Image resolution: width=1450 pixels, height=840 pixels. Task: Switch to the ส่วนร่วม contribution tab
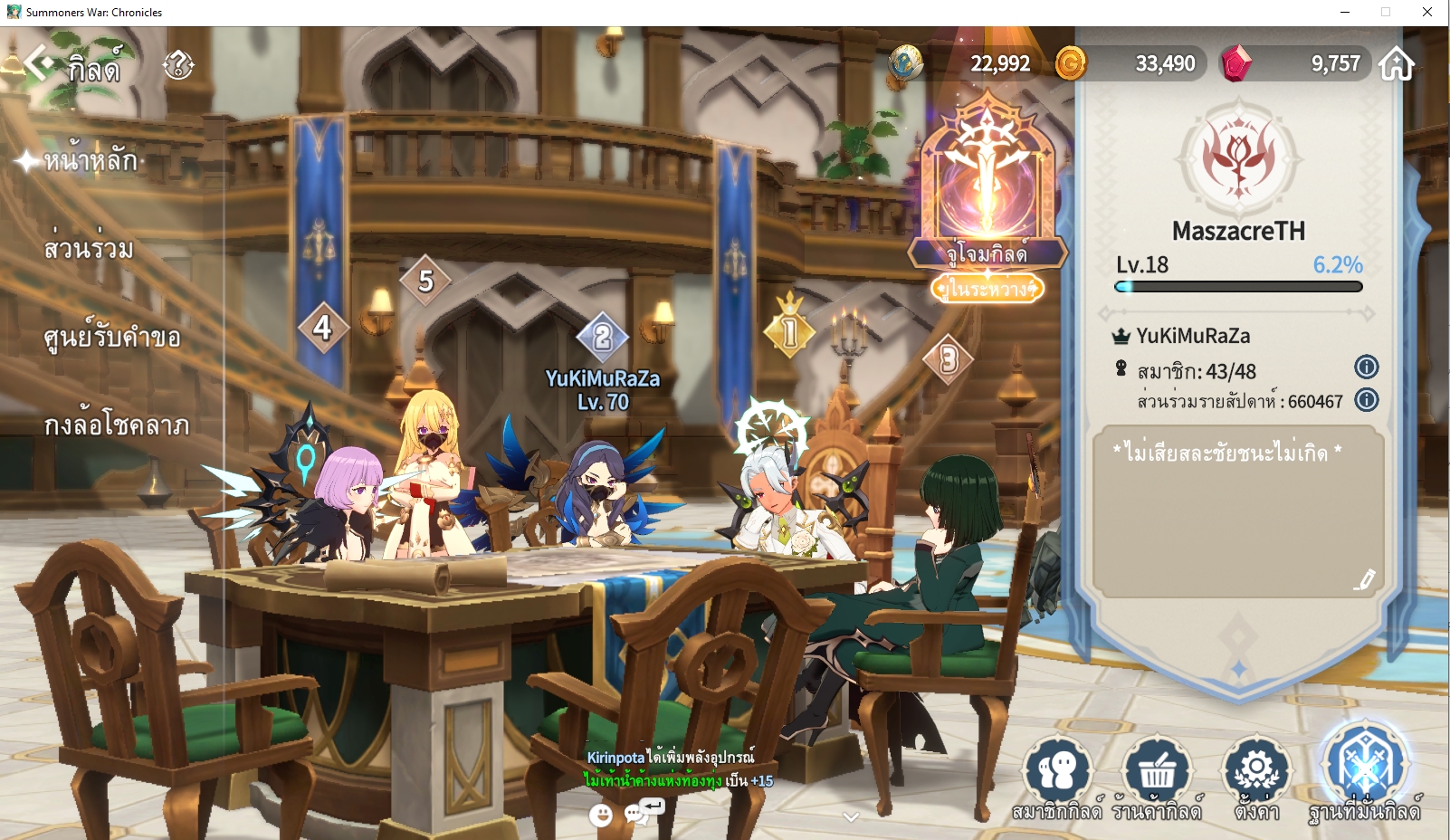click(89, 248)
